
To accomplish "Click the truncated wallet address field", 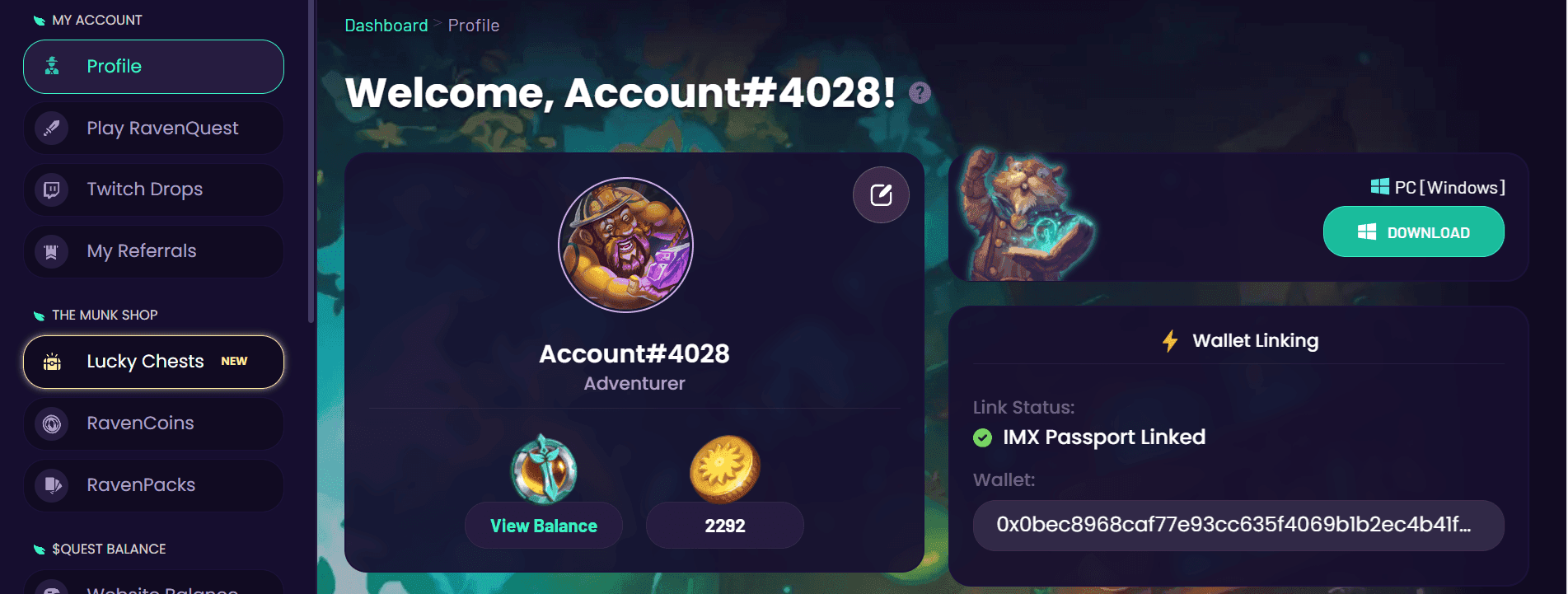I will (x=1238, y=525).
